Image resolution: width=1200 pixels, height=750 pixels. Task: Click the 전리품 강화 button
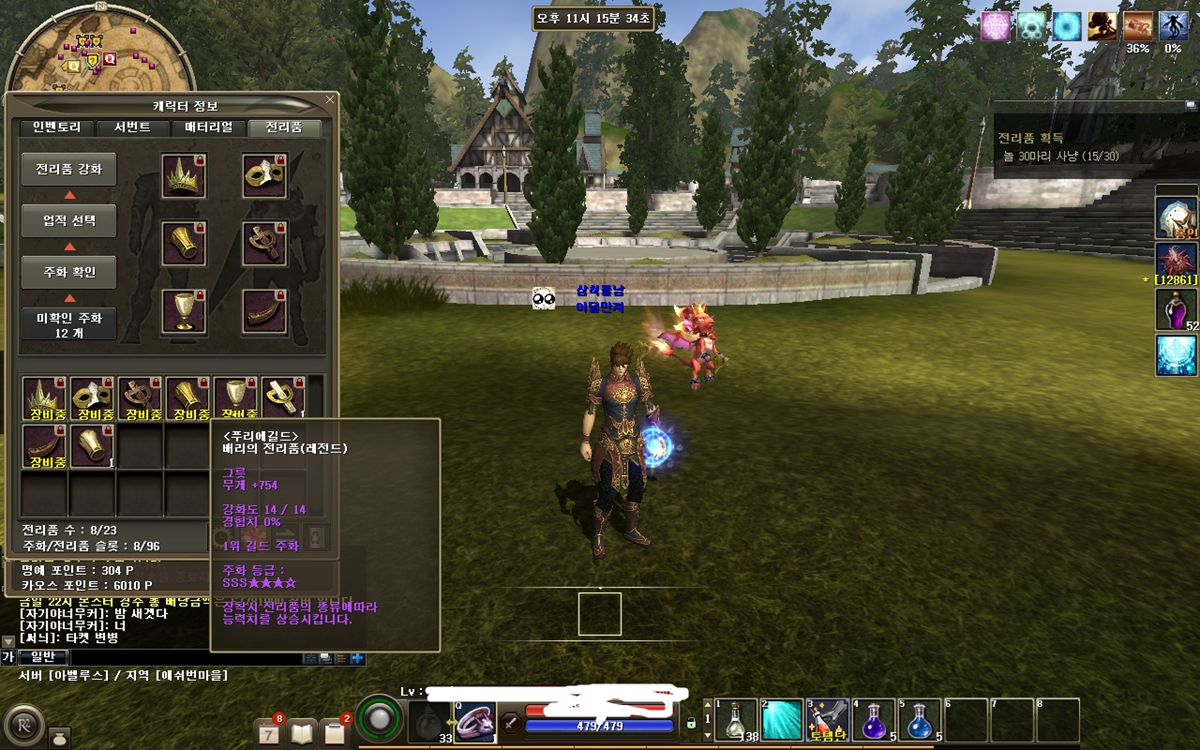tap(69, 170)
